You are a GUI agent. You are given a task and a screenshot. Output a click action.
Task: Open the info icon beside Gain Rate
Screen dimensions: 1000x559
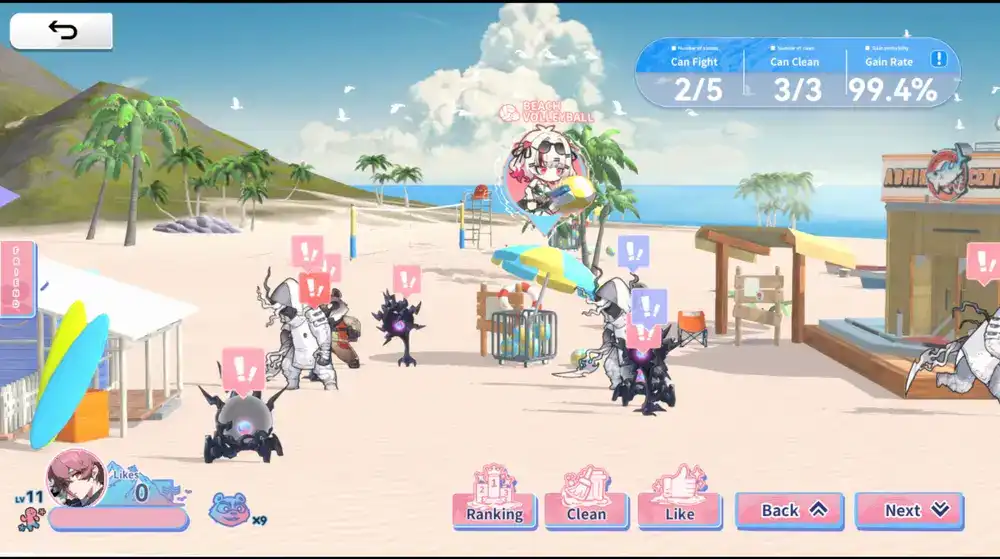tap(938, 59)
